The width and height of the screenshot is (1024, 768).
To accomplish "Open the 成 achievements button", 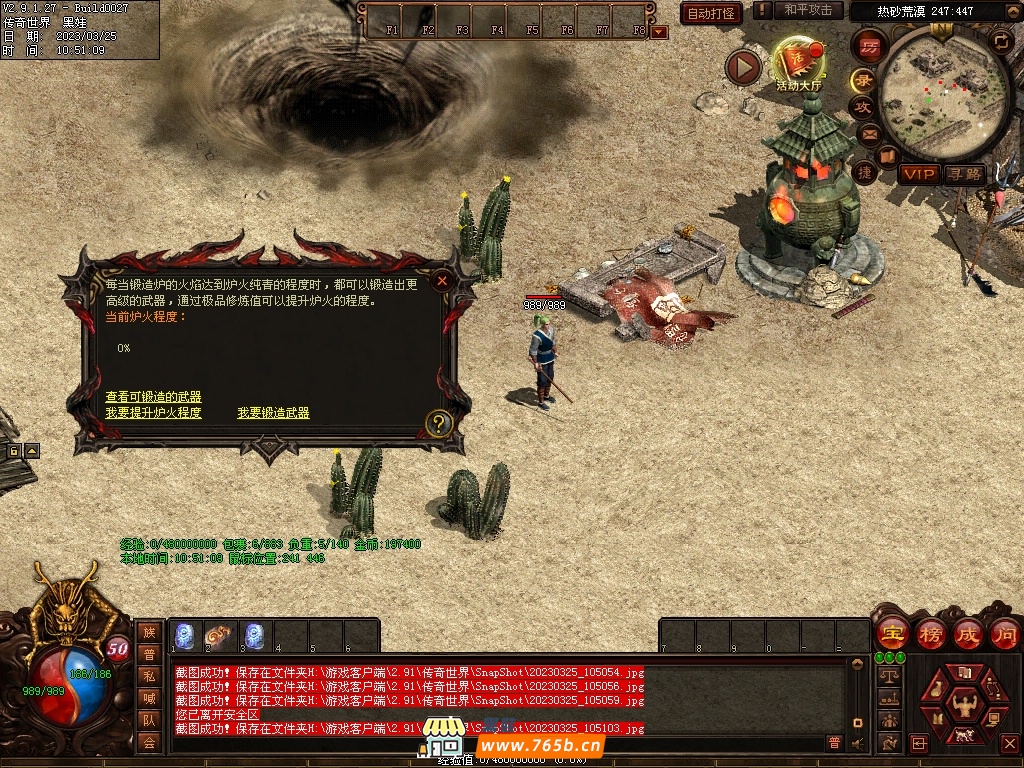I will [968, 633].
